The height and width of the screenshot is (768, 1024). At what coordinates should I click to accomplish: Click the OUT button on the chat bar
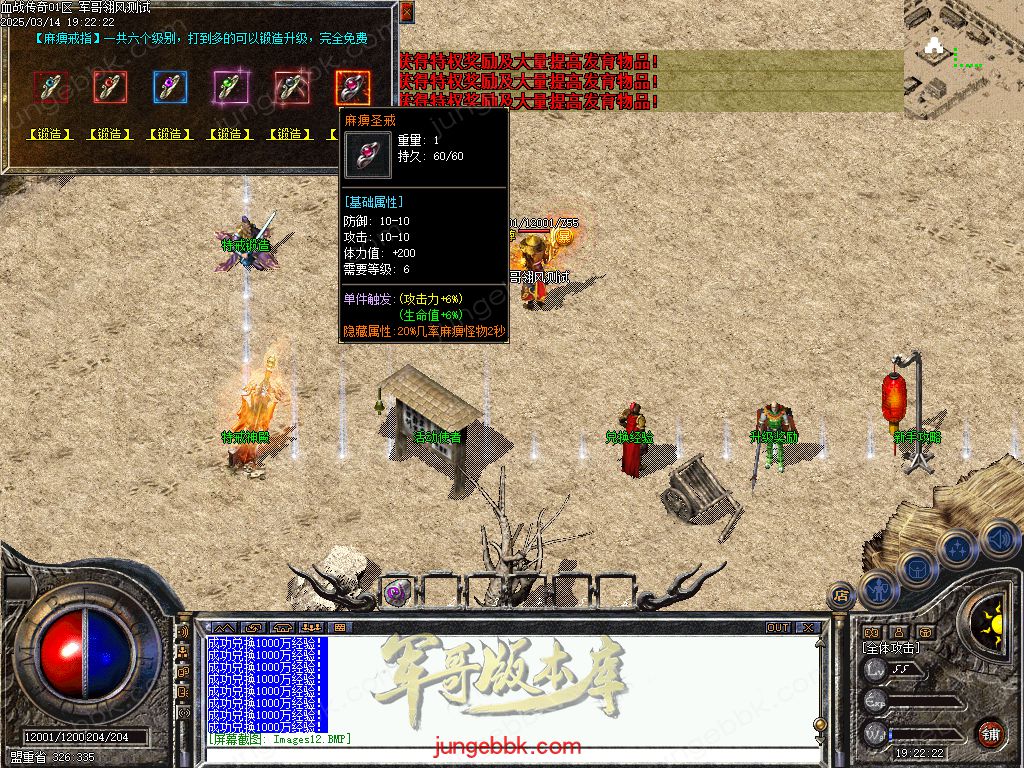tap(778, 628)
